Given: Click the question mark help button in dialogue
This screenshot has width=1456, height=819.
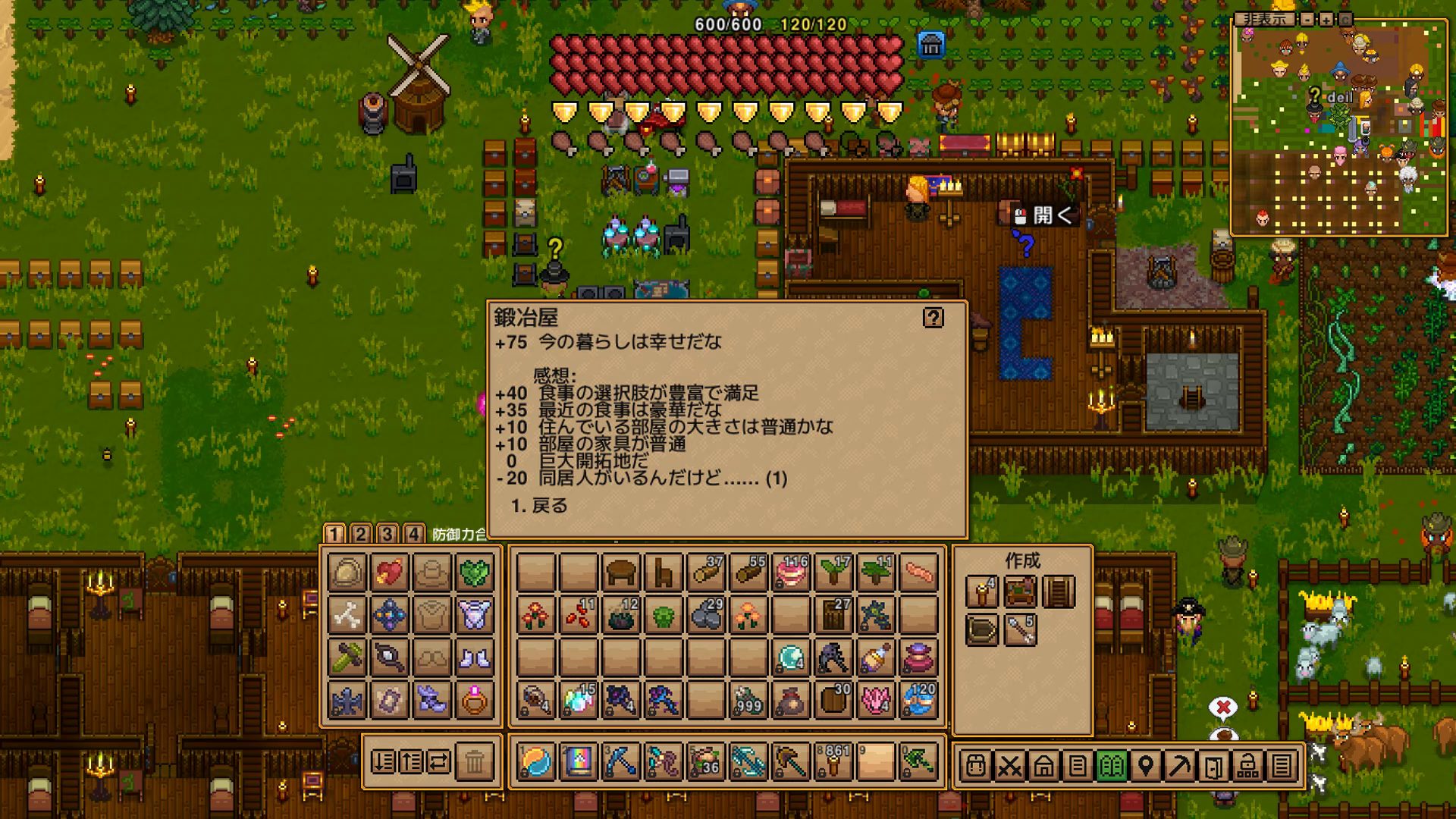Looking at the screenshot, I should tap(933, 318).
